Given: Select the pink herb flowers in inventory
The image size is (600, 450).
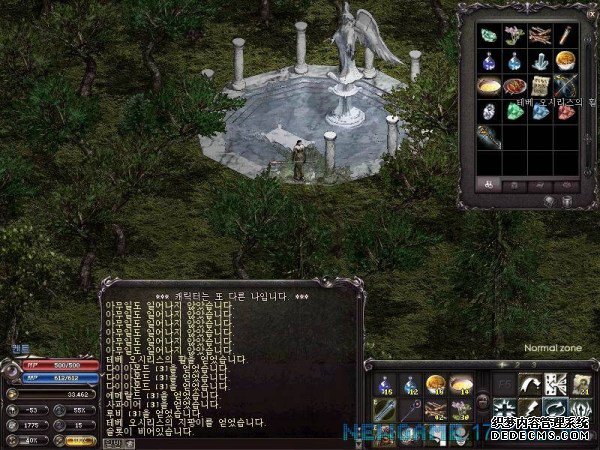Looking at the screenshot, I should pyautogui.click(x=514, y=35).
